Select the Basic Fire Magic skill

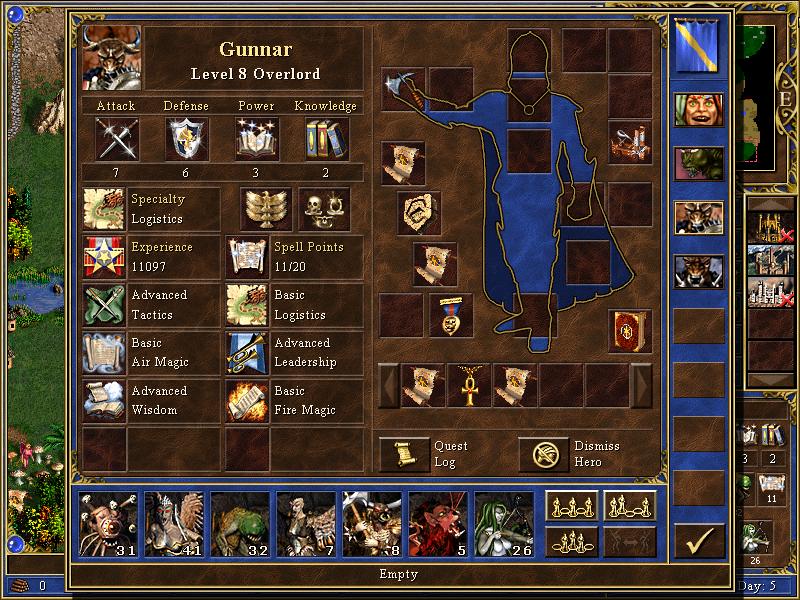tap(247, 402)
